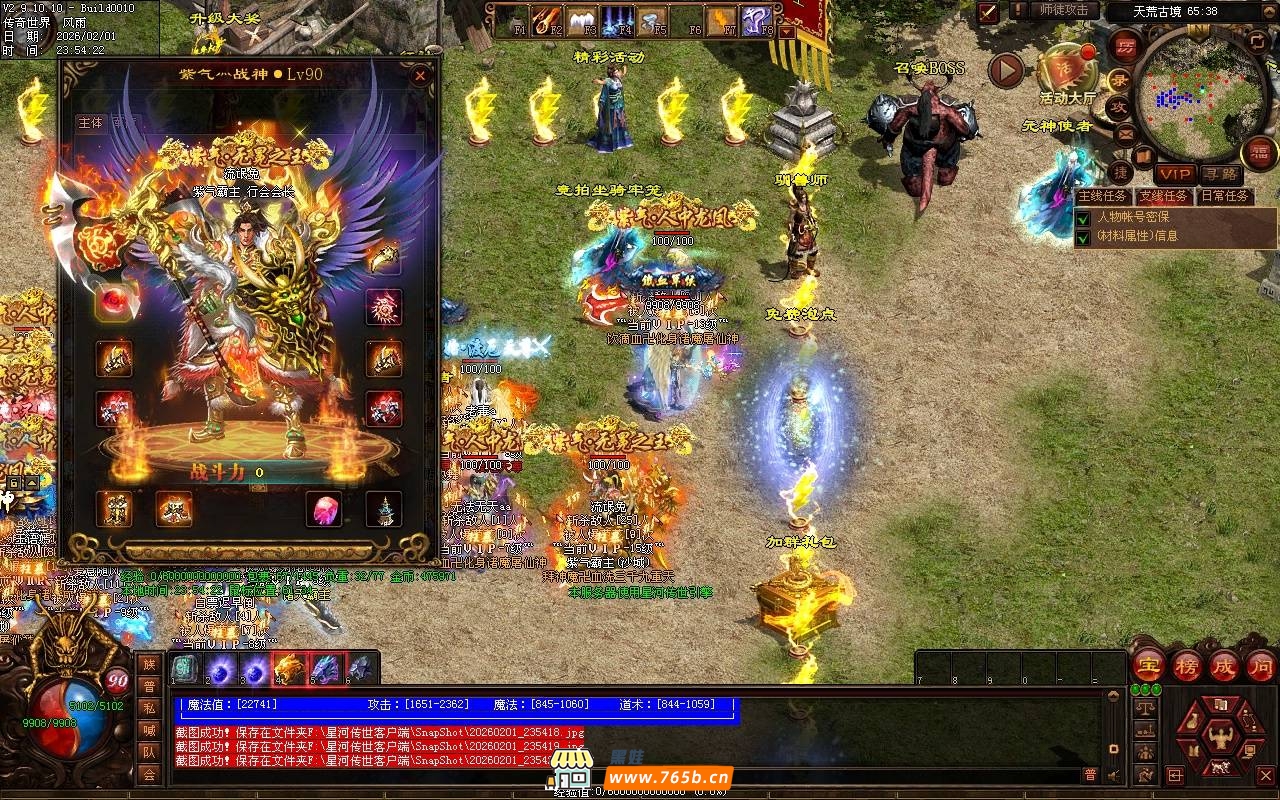The height and width of the screenshot is (800, 1280).
Task: Select the 私 private chat channel
Action: (x=148, y=708)
